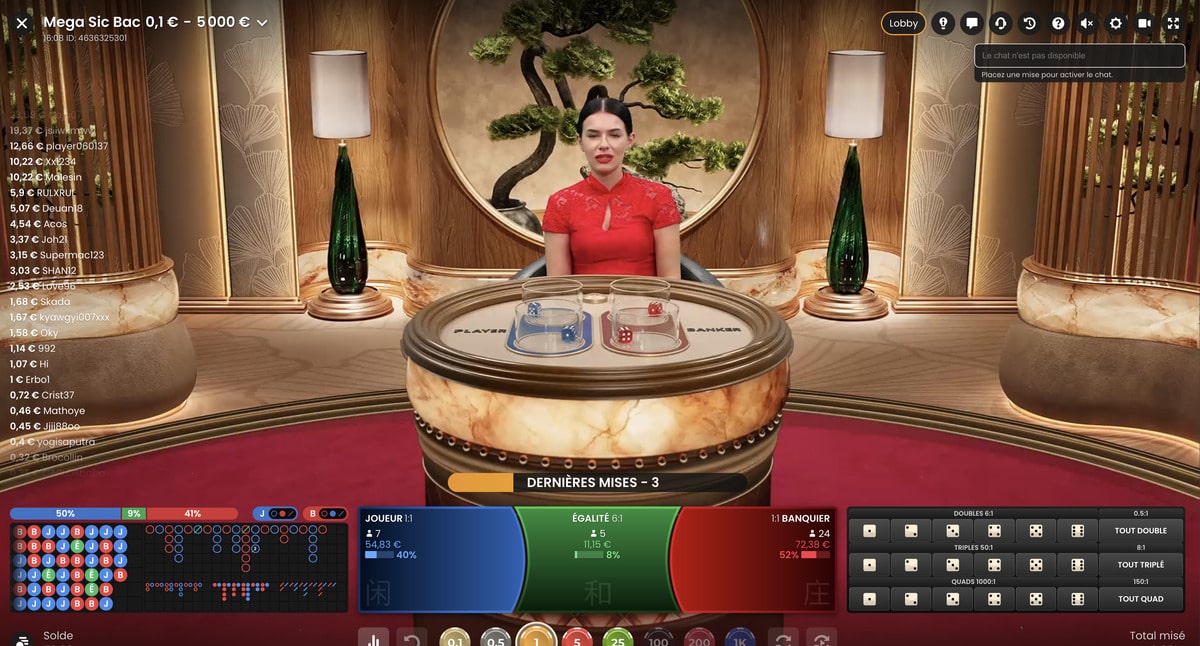Enter fullscreen mode

(1174, 23)
